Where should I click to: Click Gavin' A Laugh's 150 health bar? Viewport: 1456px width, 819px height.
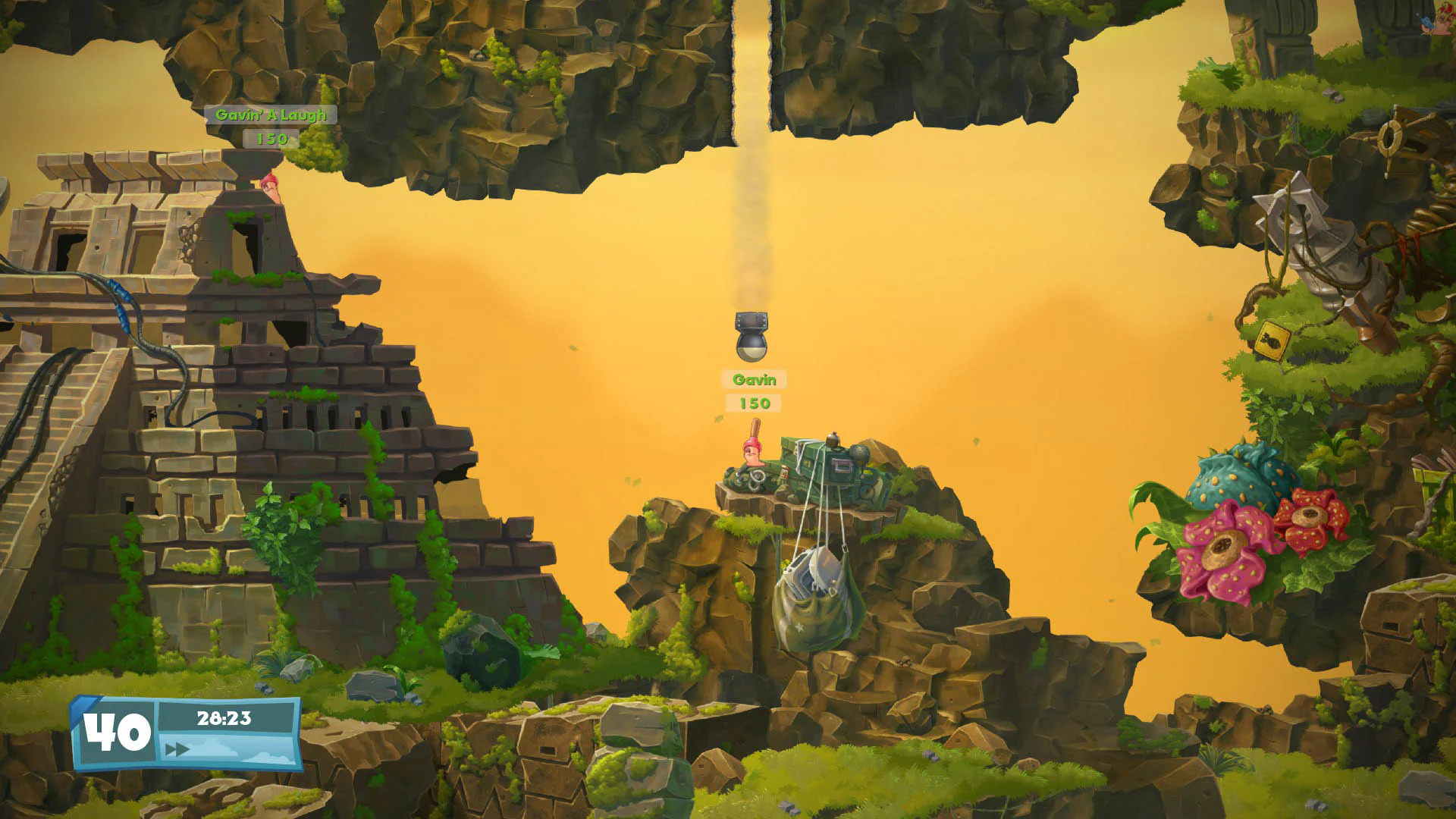274,140
